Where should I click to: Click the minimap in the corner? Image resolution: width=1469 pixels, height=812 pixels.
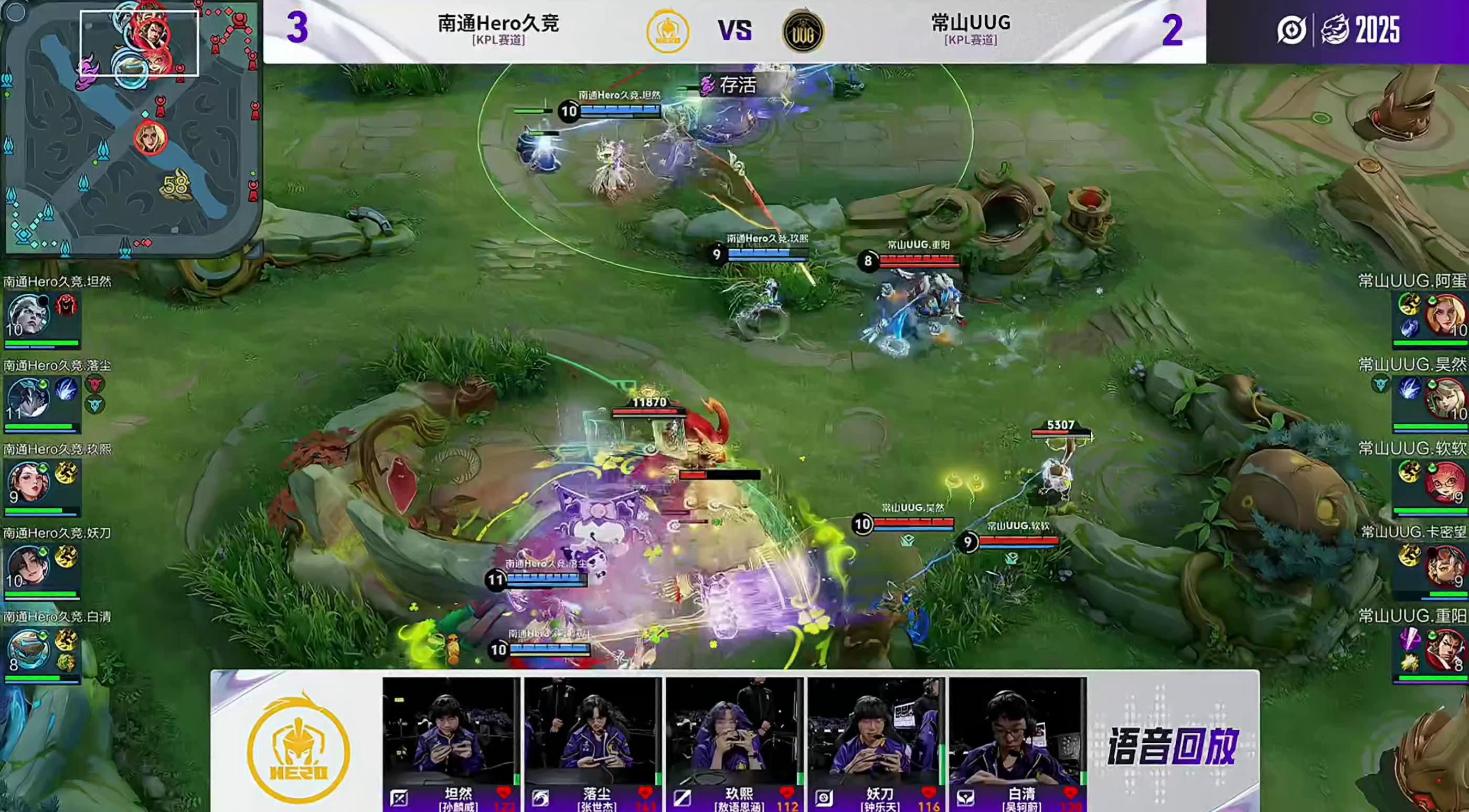tap(131, 129)
